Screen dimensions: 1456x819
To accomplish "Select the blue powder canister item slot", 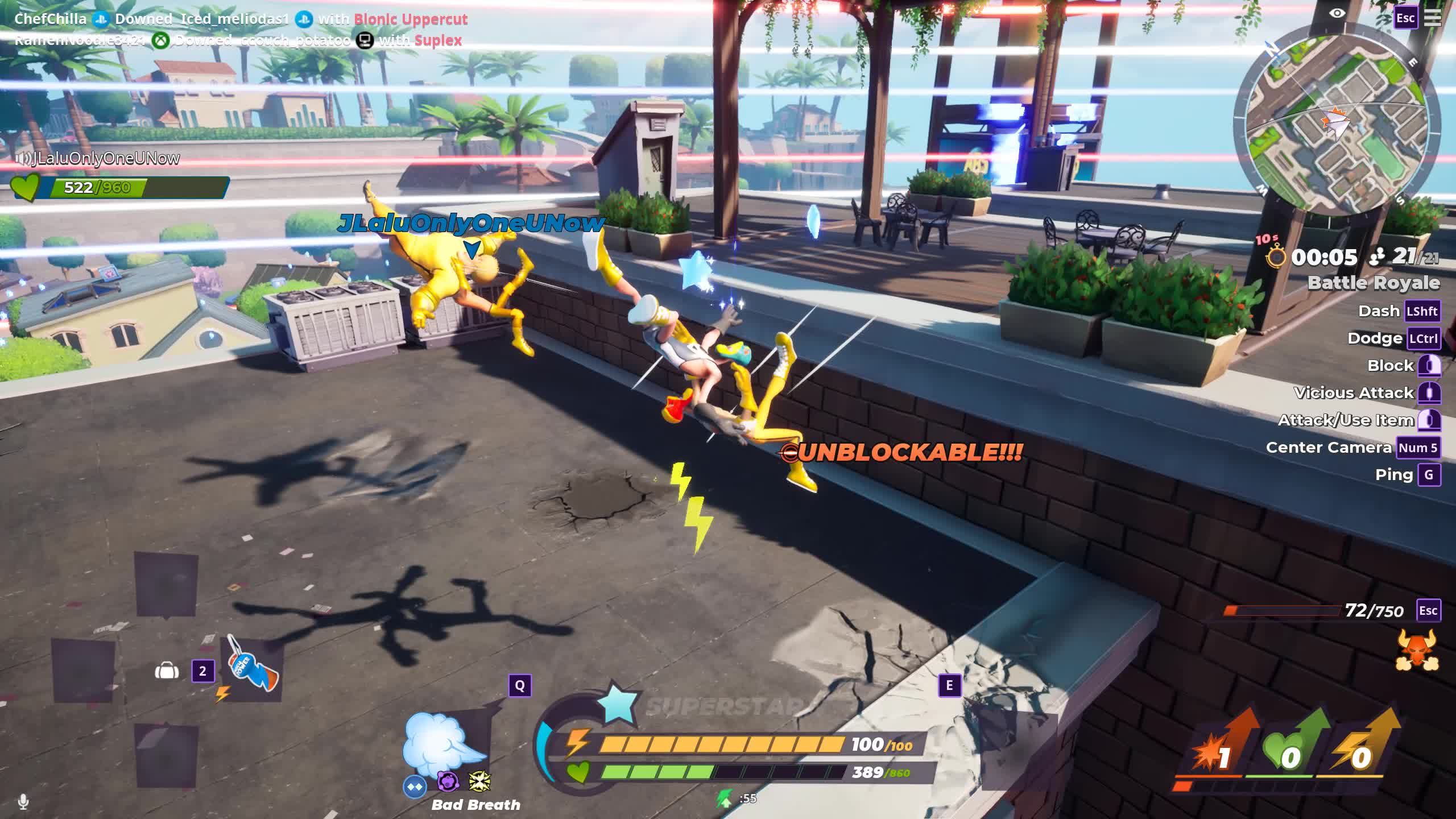I will 251,669.
